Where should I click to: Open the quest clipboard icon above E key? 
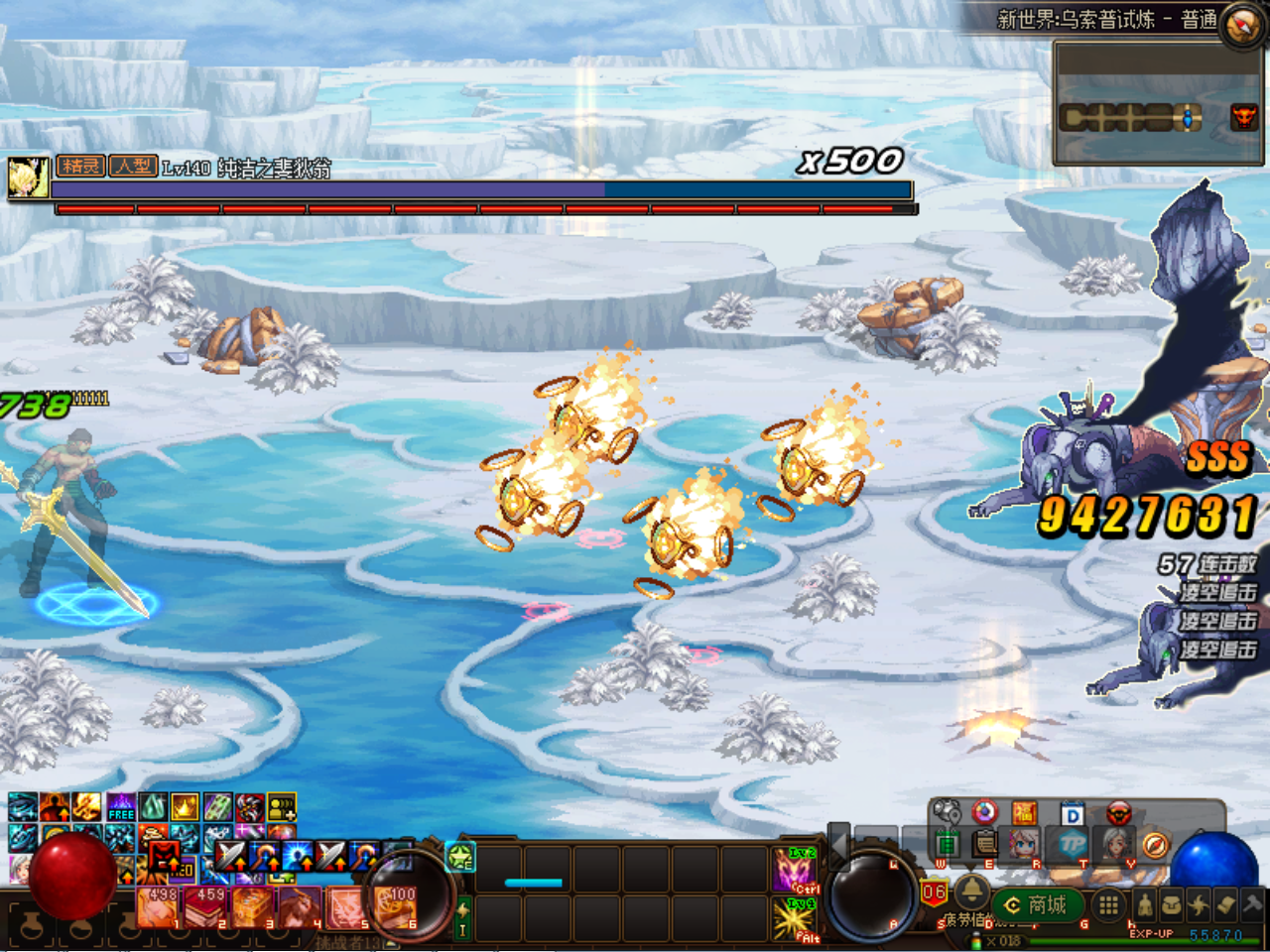tap(983, 845)
